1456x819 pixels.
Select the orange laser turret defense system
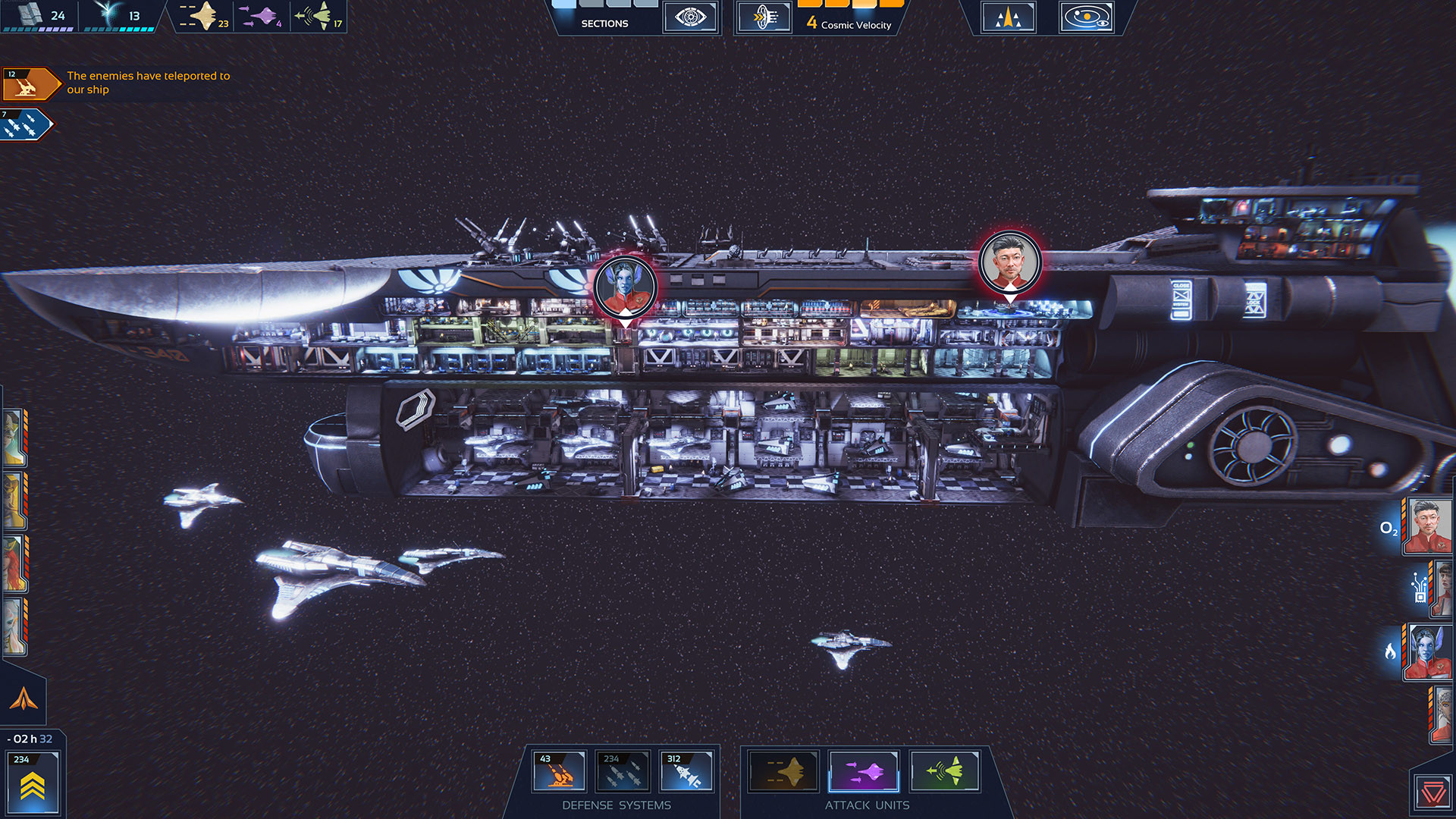(559, 771)
